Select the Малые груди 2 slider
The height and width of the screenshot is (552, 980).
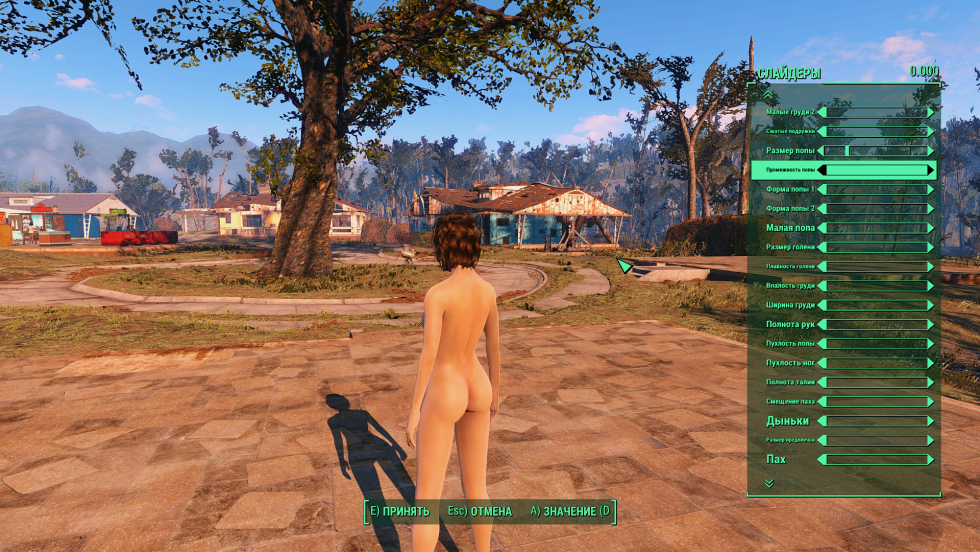click(x=877, y=112)
